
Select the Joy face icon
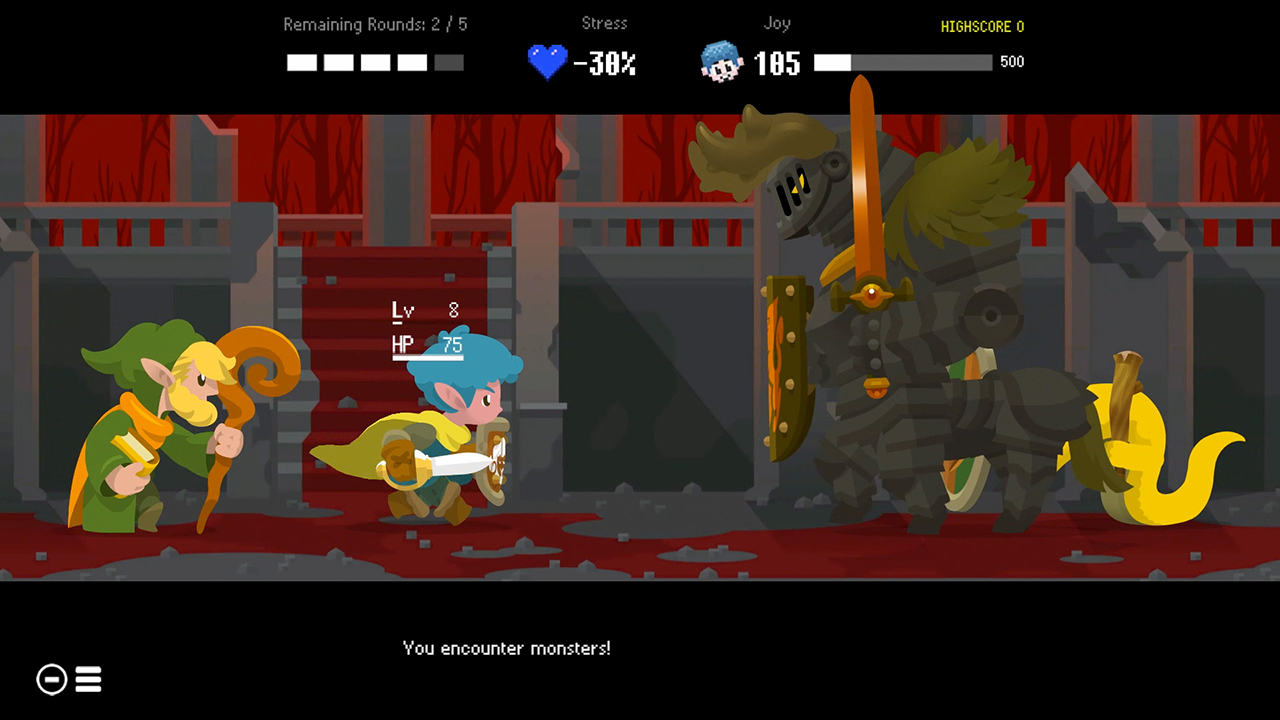click(722, 63)
